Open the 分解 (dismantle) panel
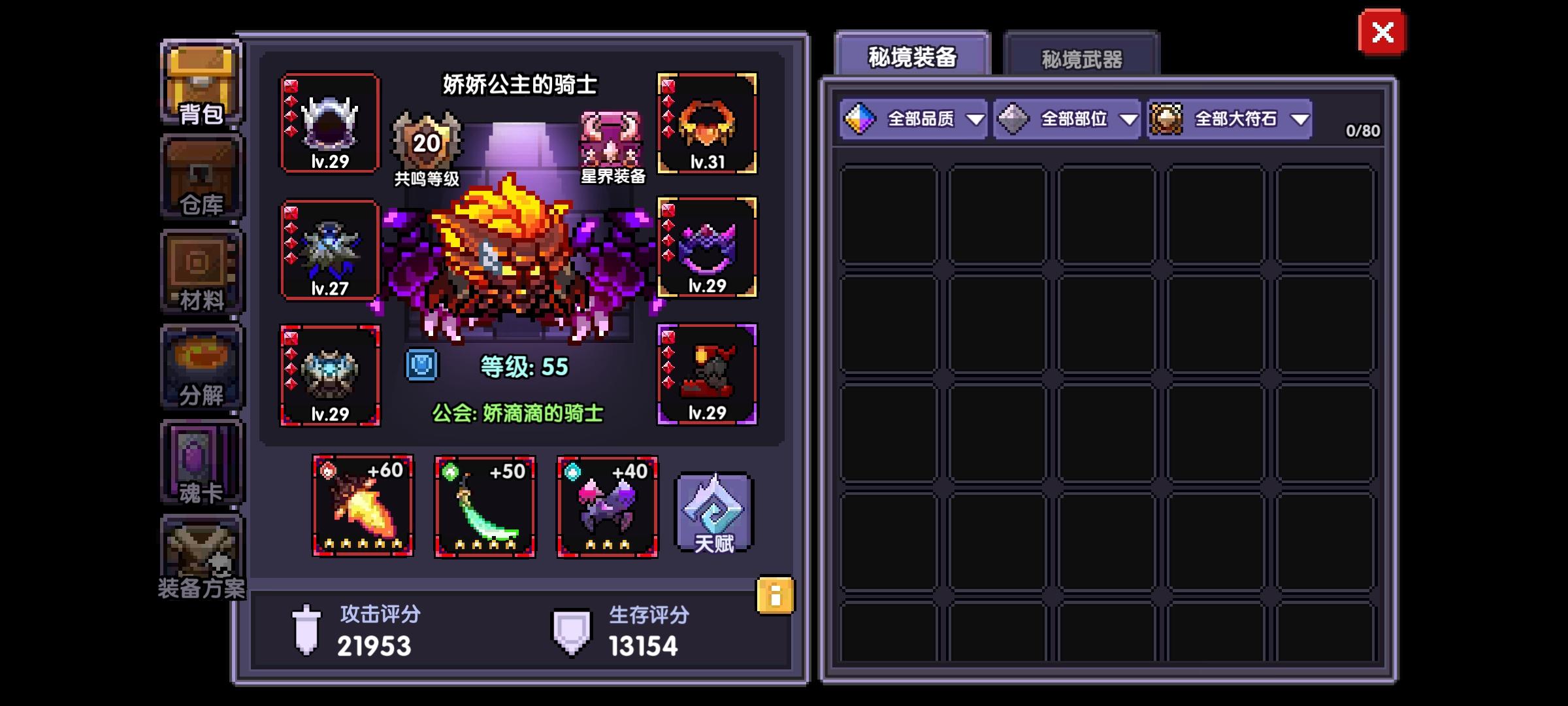This screenshot has width=1568, height=706. pyautogui.click(x=199, y=366)
